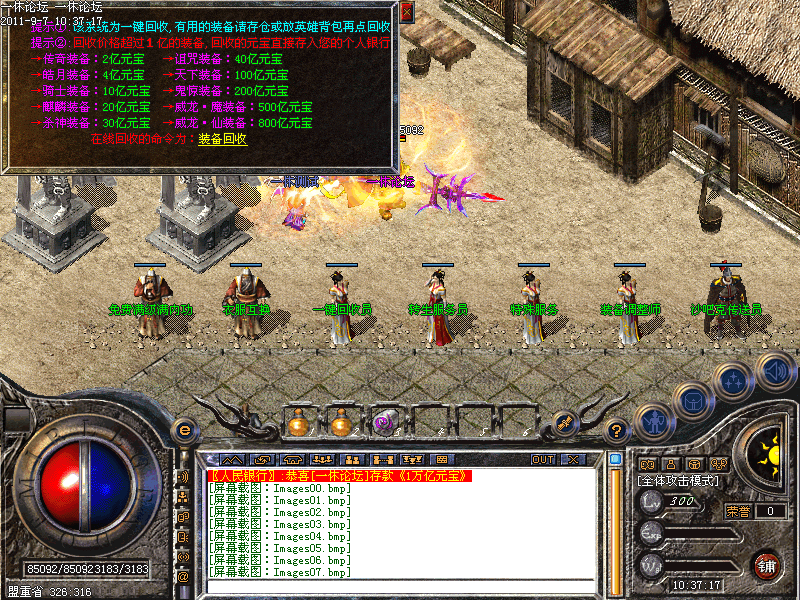This screenshot has width=800, height=600.
Task: Close the equipment recycling dialog
Action: (406, 12)
